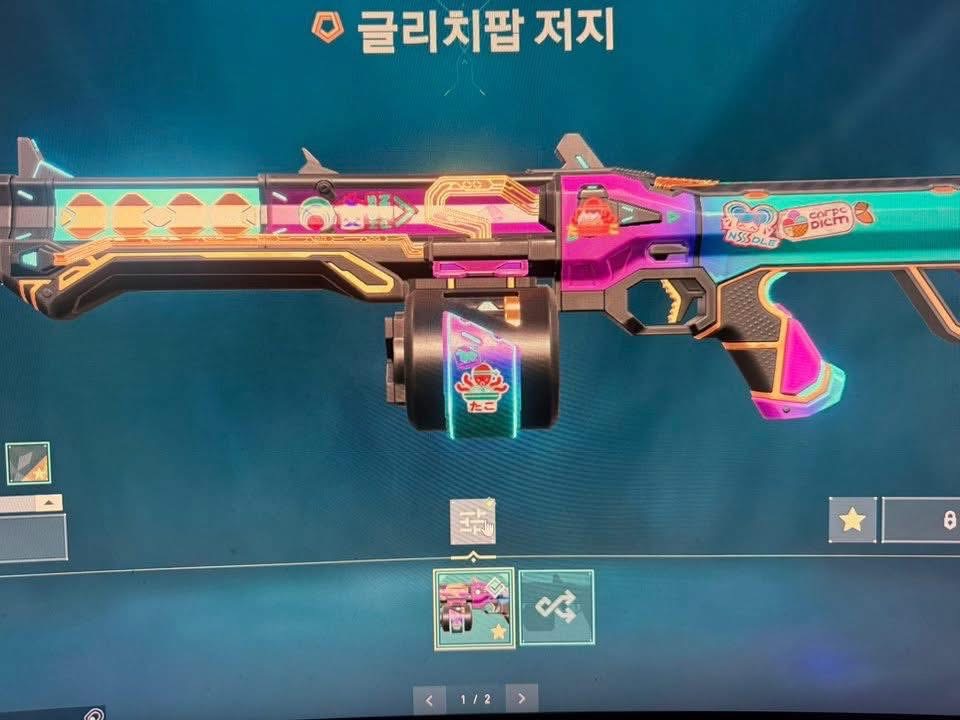
Task: Select the player card thumbnail with teal border
Action: [27, 463]
